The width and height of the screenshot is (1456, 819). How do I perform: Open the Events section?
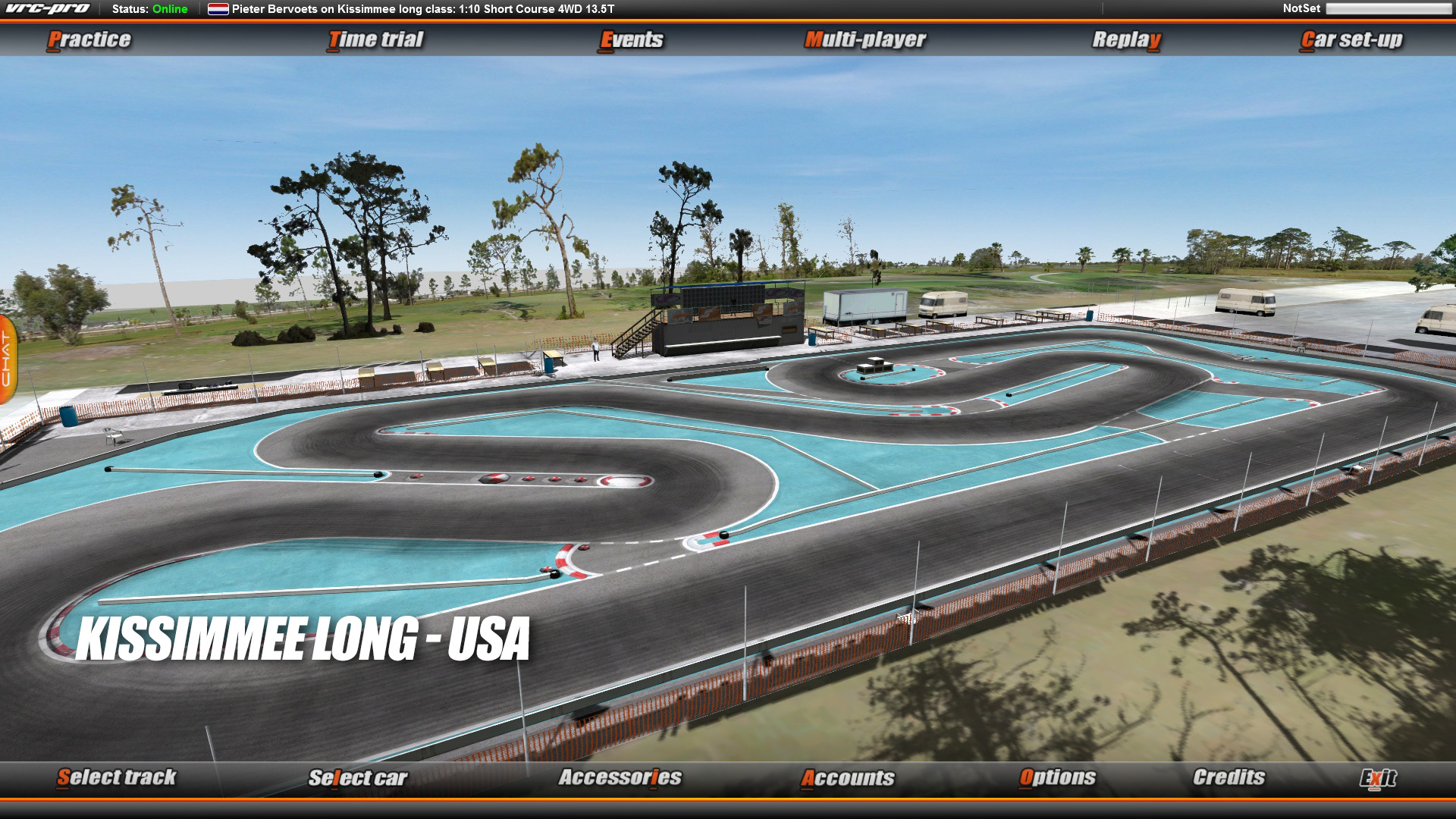pyautogui.click(x=631, y=39)
